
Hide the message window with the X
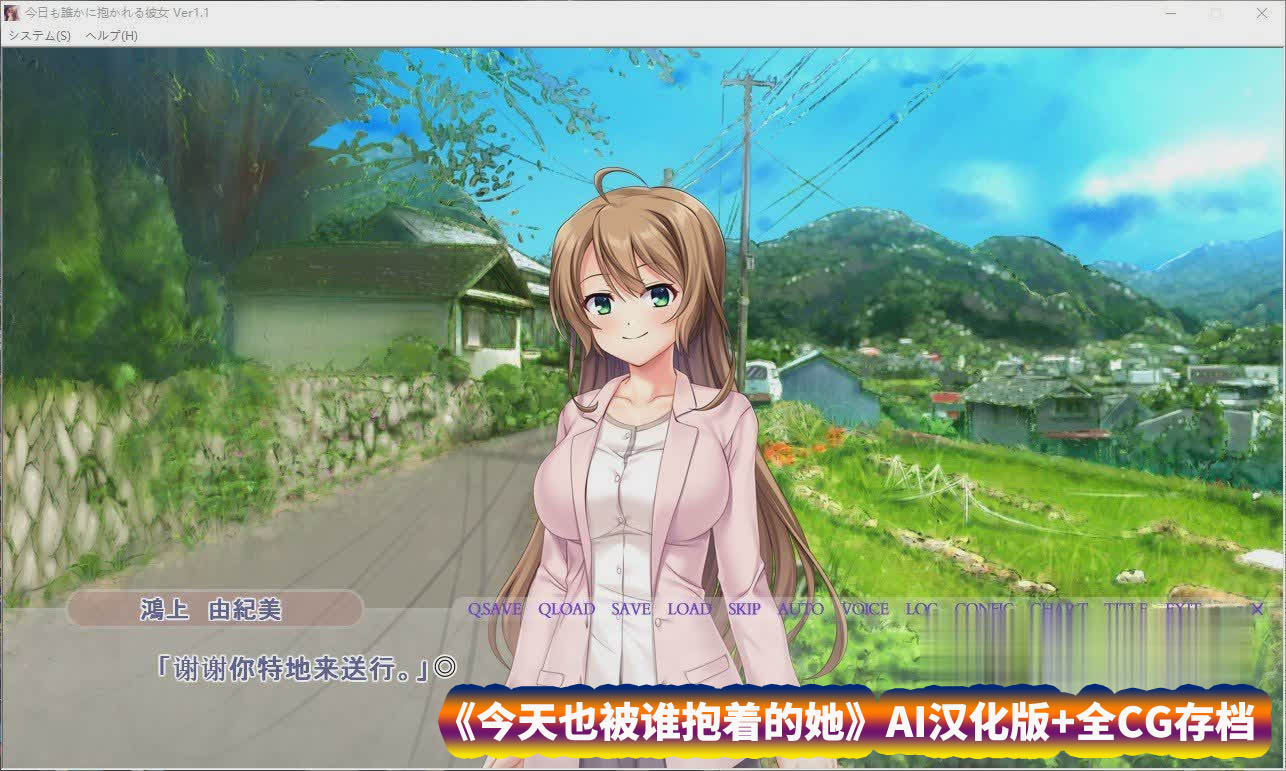point(1257,609)
